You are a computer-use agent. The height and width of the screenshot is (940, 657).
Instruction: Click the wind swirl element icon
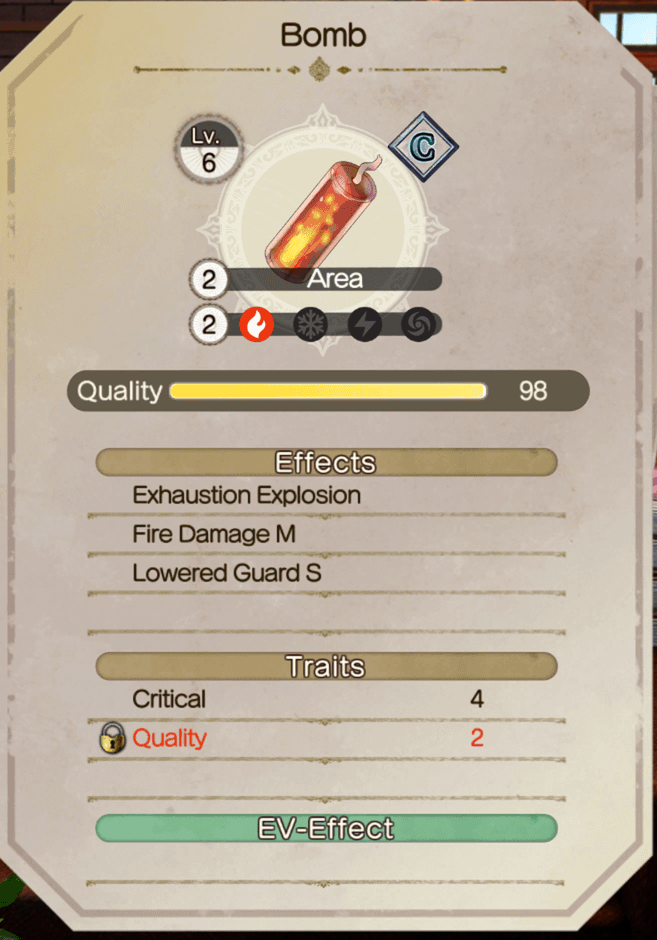(417, 325)
